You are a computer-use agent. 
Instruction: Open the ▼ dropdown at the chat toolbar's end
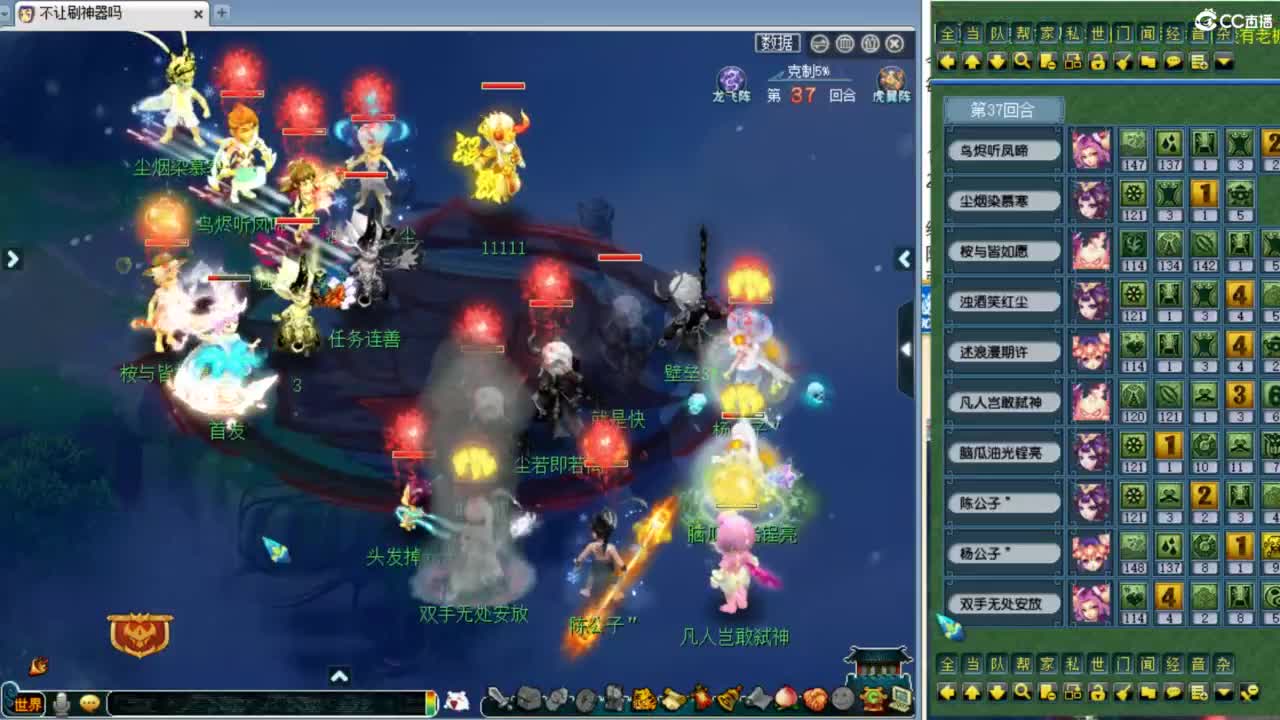coord(1225,63)
